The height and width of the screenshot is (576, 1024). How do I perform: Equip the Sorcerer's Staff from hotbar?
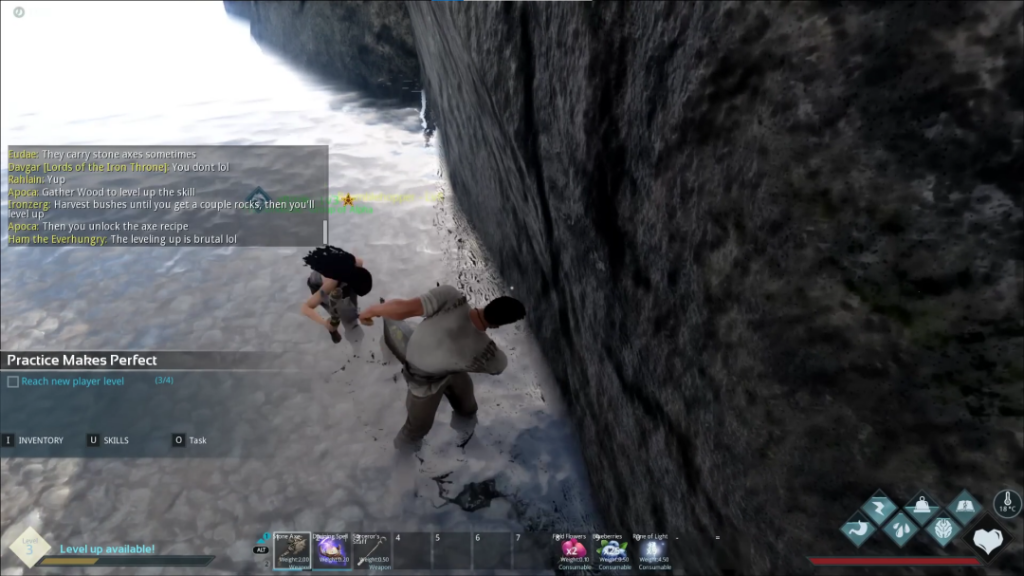click(371, 550)
